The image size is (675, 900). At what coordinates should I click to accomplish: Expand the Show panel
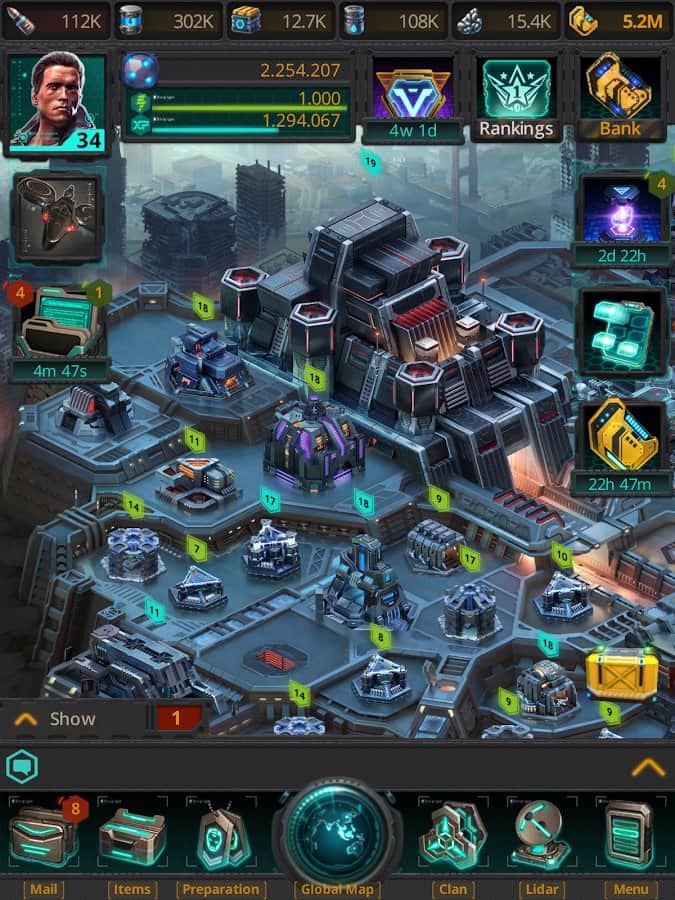(x=60, y=718)
